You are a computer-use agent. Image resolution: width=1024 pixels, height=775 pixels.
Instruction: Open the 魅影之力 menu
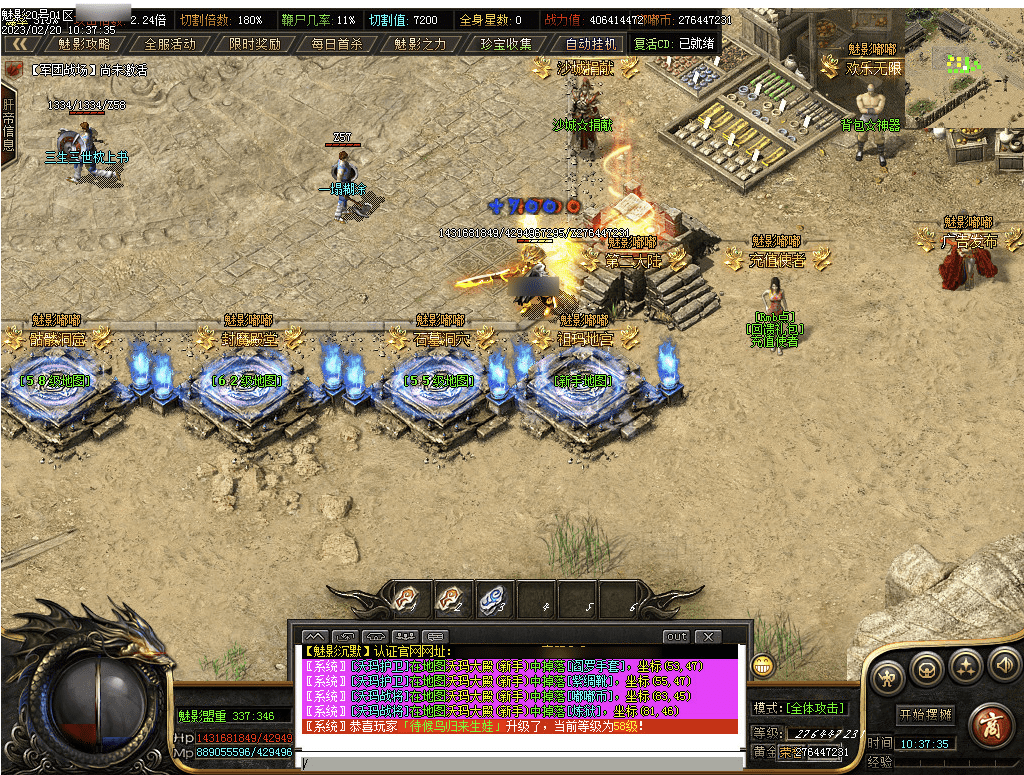click(420, 44)
